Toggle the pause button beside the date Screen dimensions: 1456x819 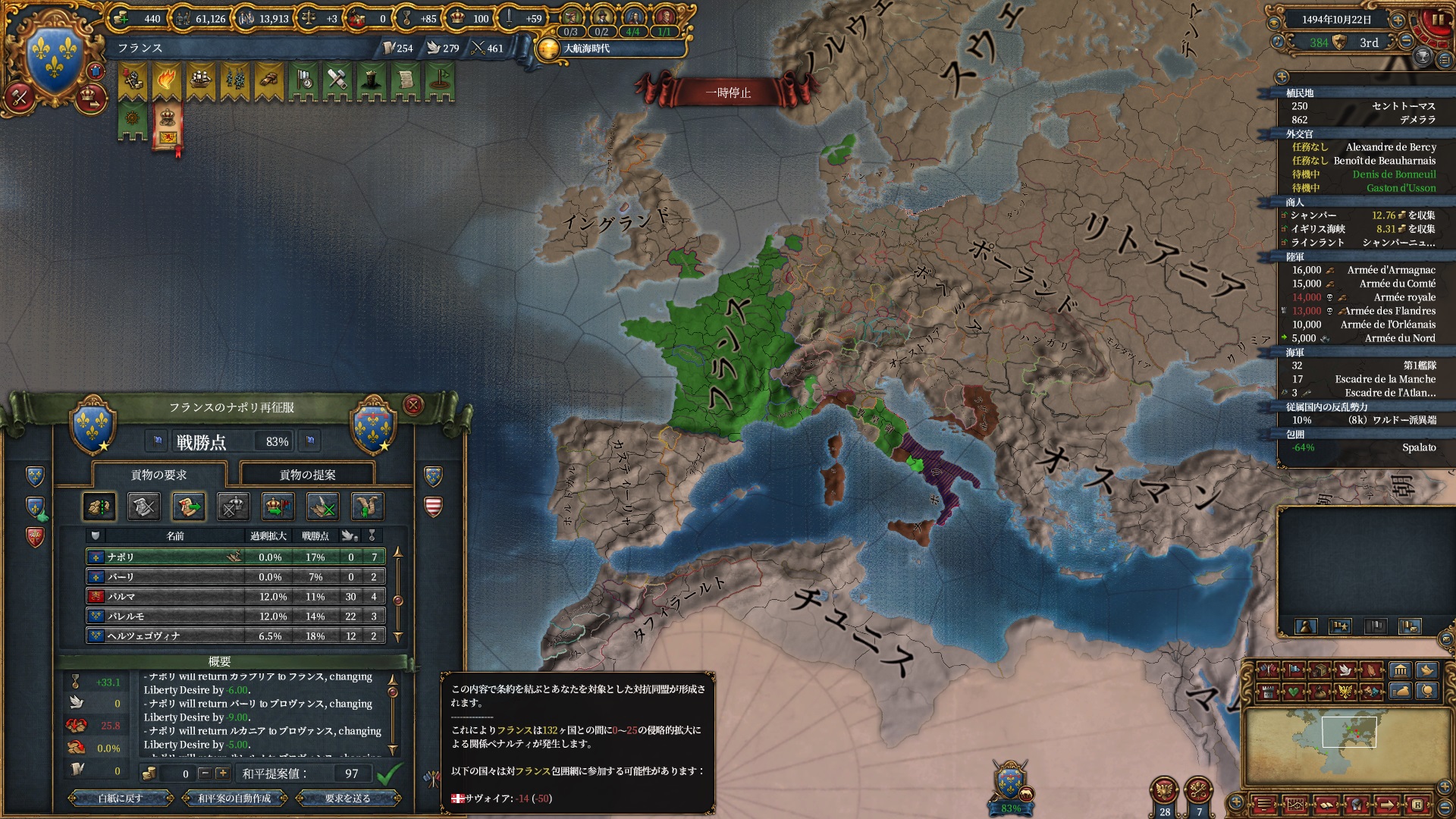tap(1437, 20)
